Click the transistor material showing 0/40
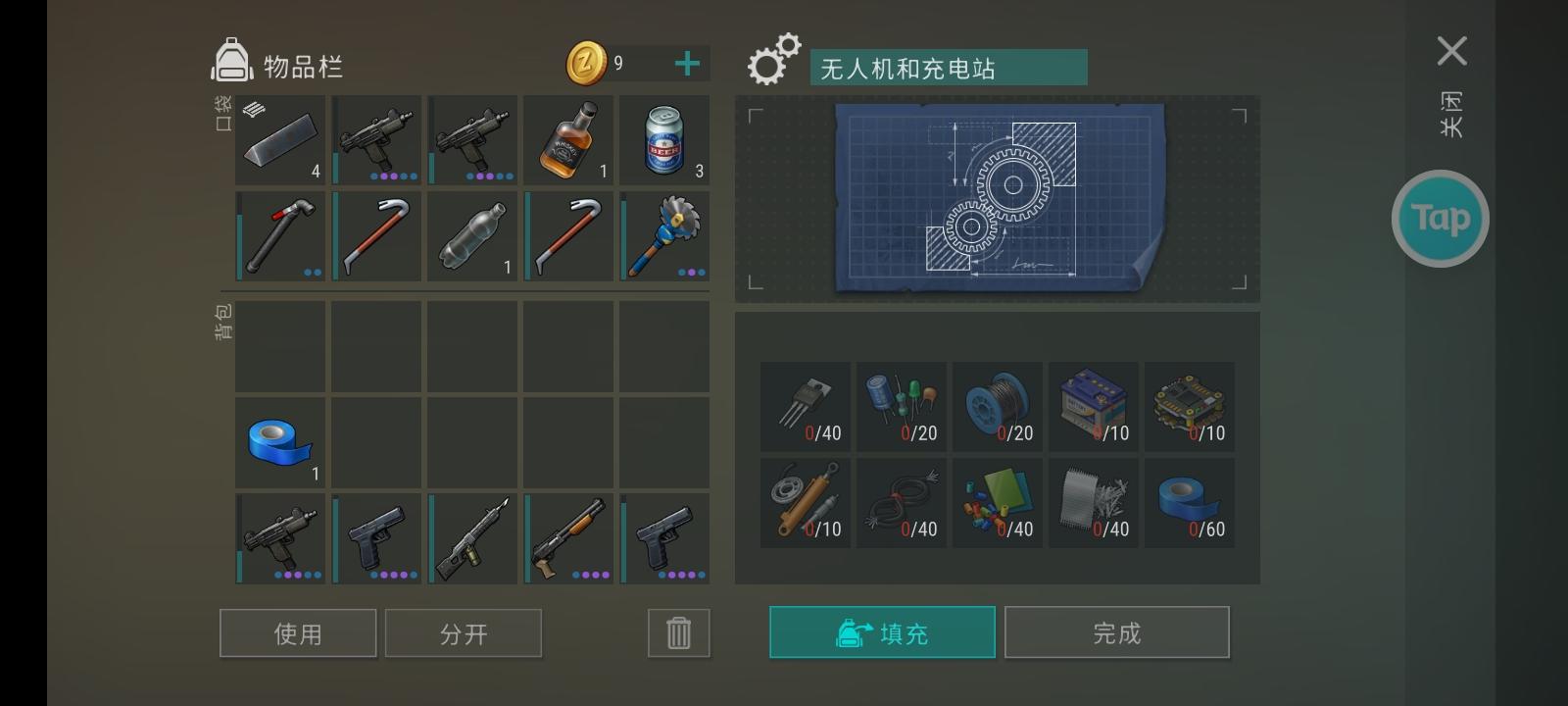The width and height of the screenshot is (1568, 706). [806, 406]
